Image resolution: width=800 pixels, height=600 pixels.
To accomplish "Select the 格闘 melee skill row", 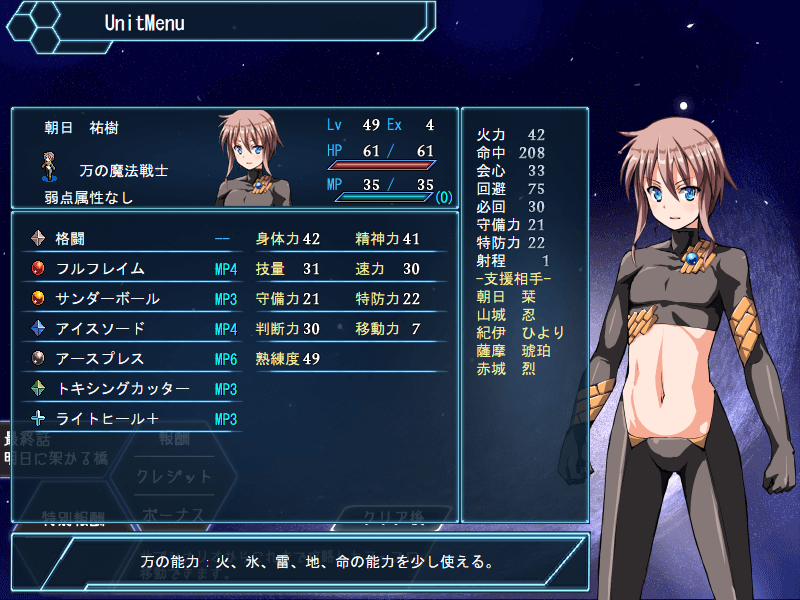I will pyautogui.click(x=130, y=239).
